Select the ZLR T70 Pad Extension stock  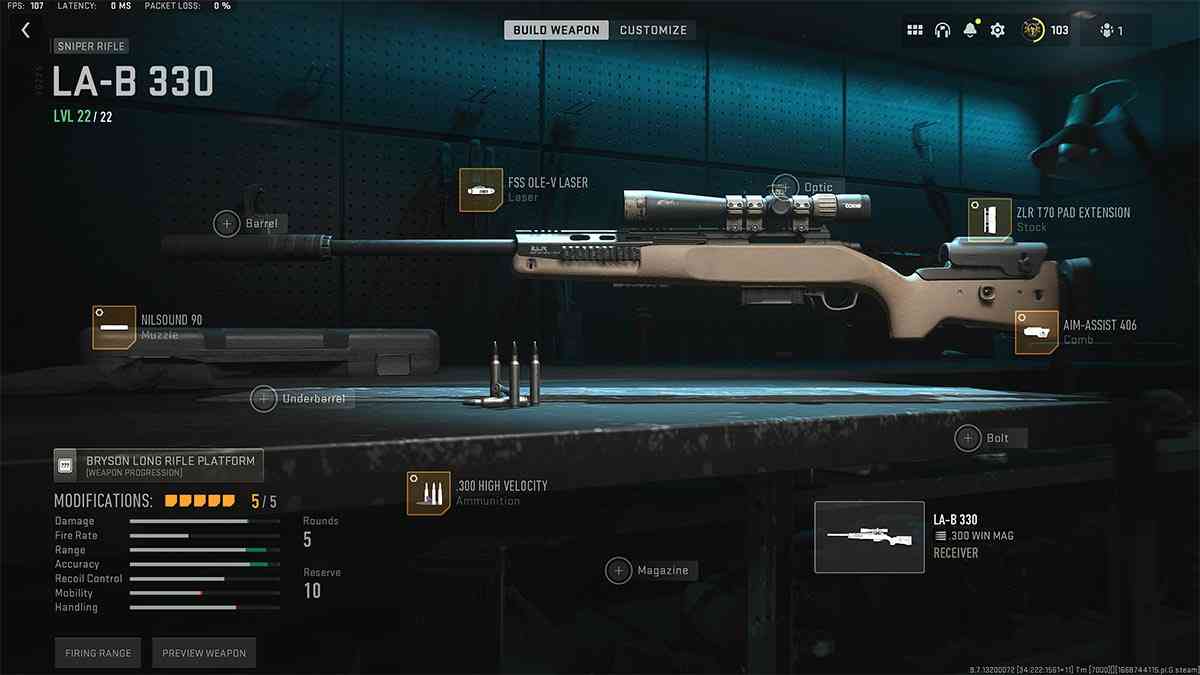[x=988, y=218]
